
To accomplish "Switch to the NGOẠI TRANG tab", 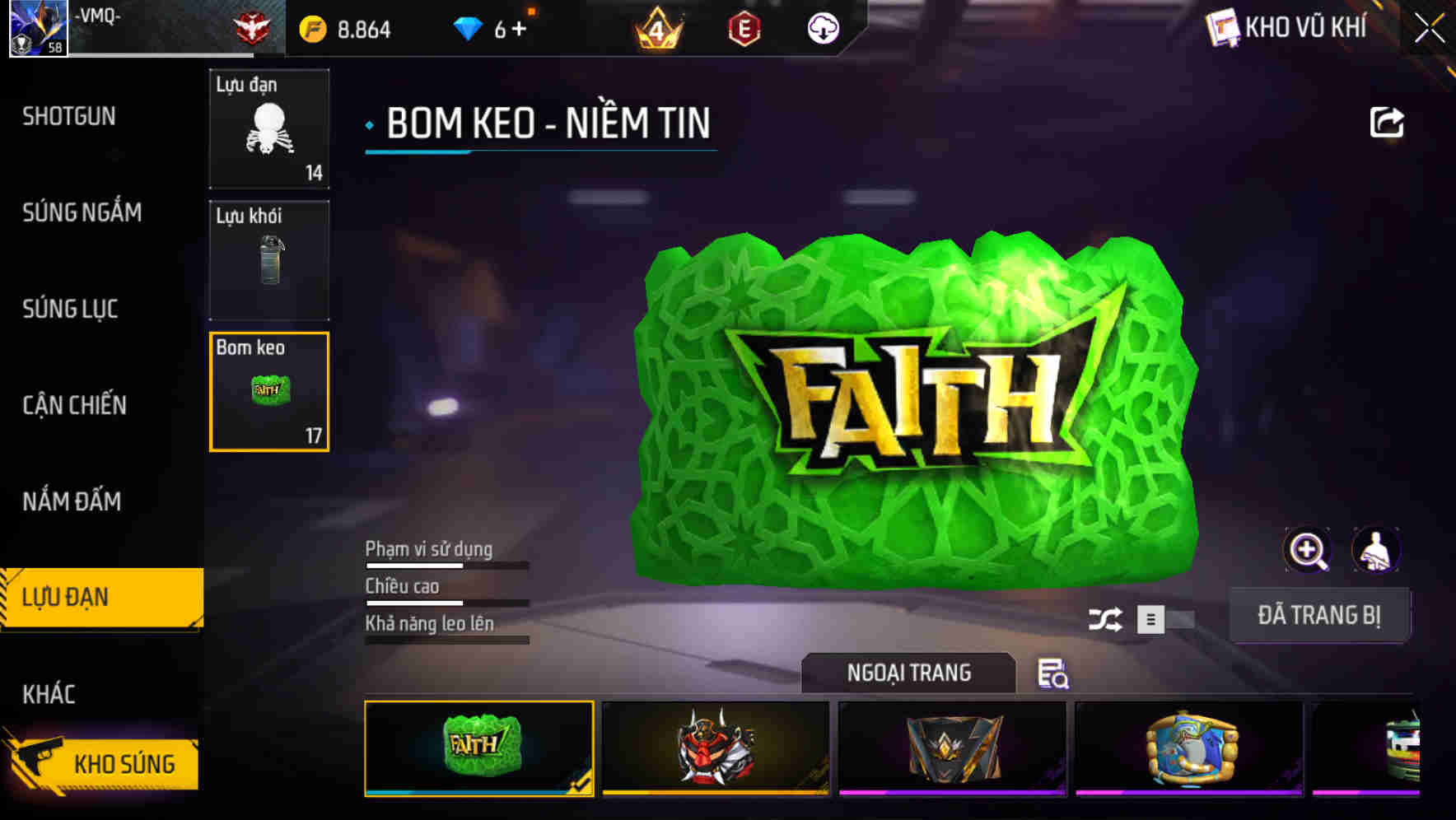I will click(x=908, y=673).
